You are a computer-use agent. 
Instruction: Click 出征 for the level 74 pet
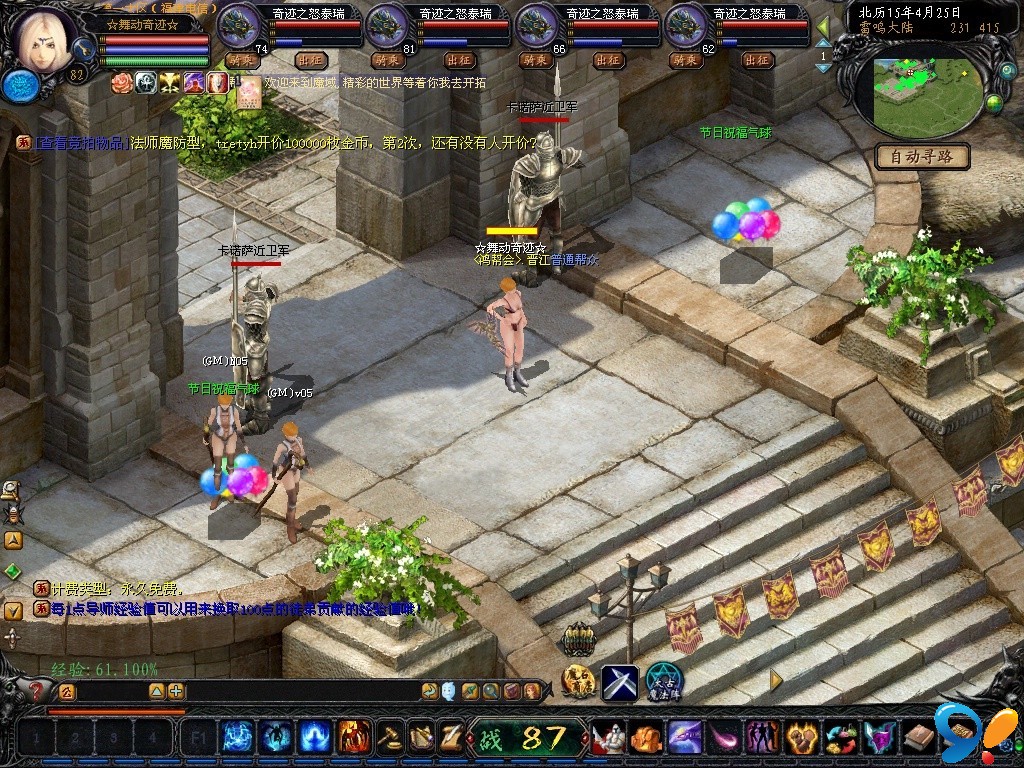pos(311,60)
